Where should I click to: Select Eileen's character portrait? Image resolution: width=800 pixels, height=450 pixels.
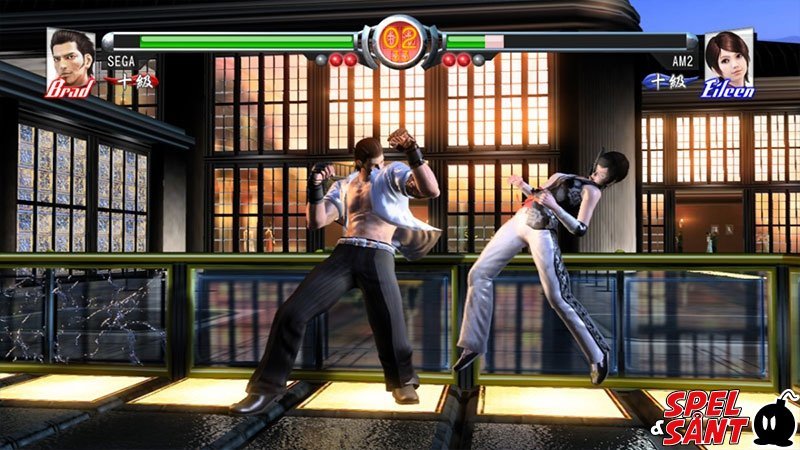pos(729,60)
